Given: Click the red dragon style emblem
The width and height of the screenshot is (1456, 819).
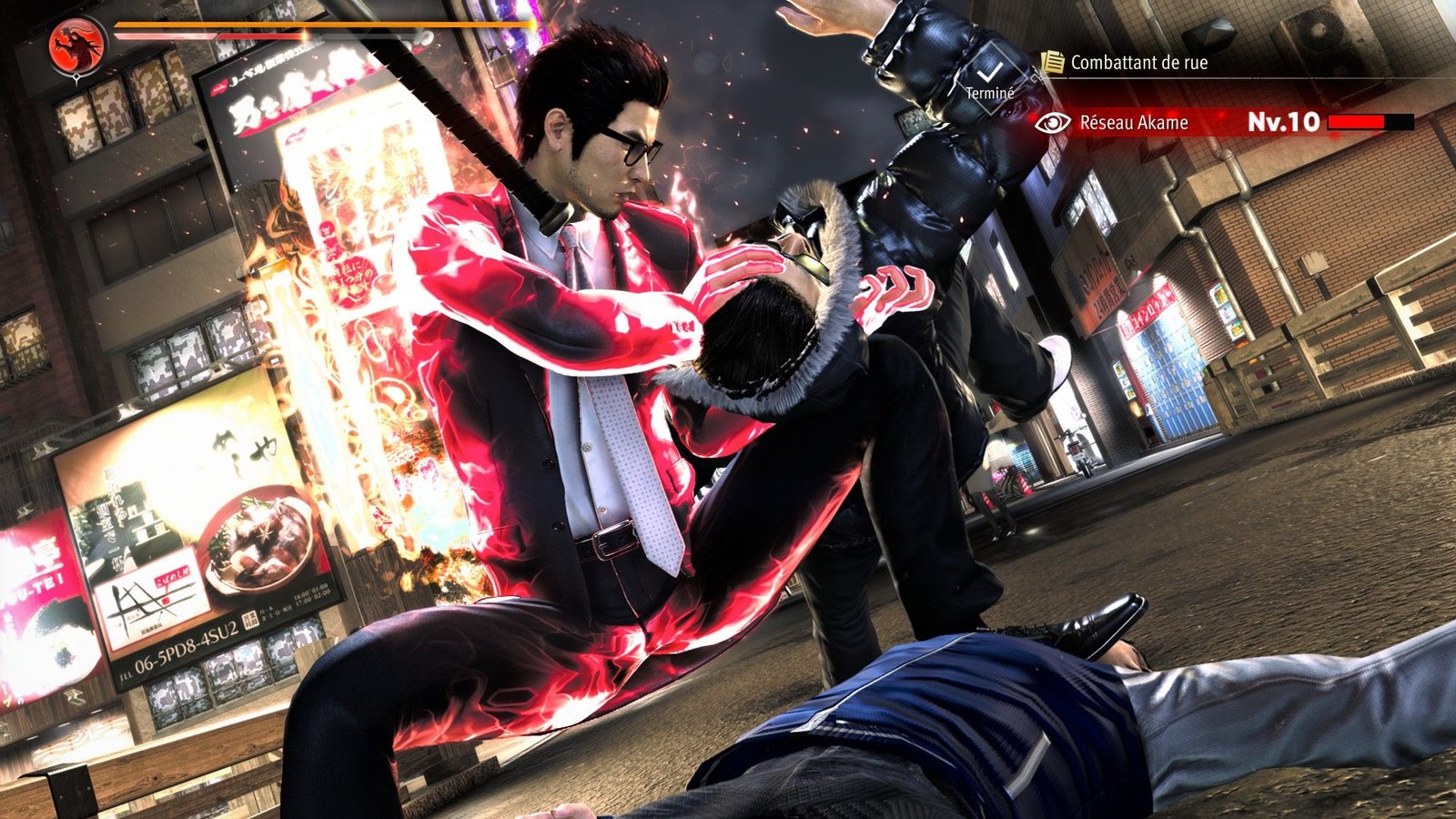Looking at the screenshot, I should click(76, 45).
